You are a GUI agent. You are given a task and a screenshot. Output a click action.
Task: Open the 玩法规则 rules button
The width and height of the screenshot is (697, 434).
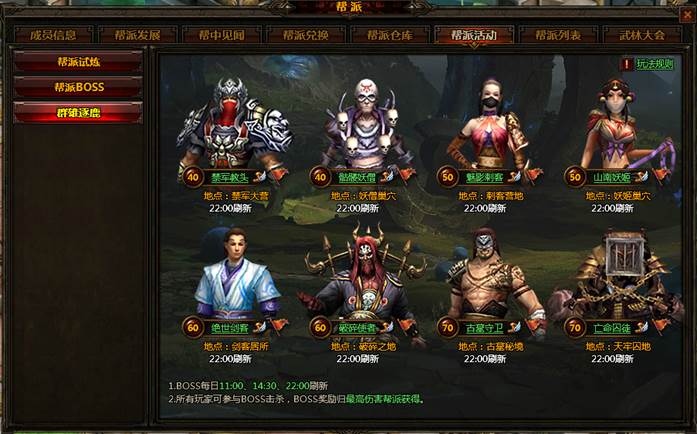pyautogui.click(x=655, y=64)
